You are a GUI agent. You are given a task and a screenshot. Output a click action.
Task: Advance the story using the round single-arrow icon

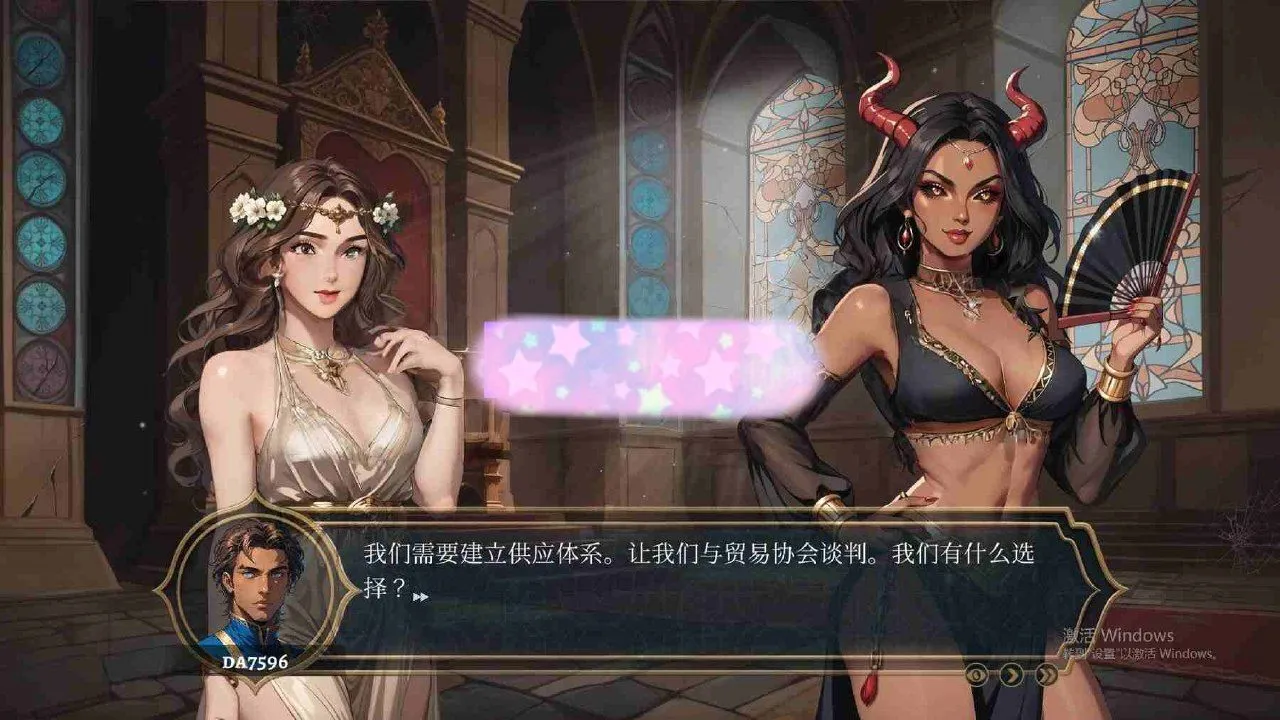tap(1010, 674)
